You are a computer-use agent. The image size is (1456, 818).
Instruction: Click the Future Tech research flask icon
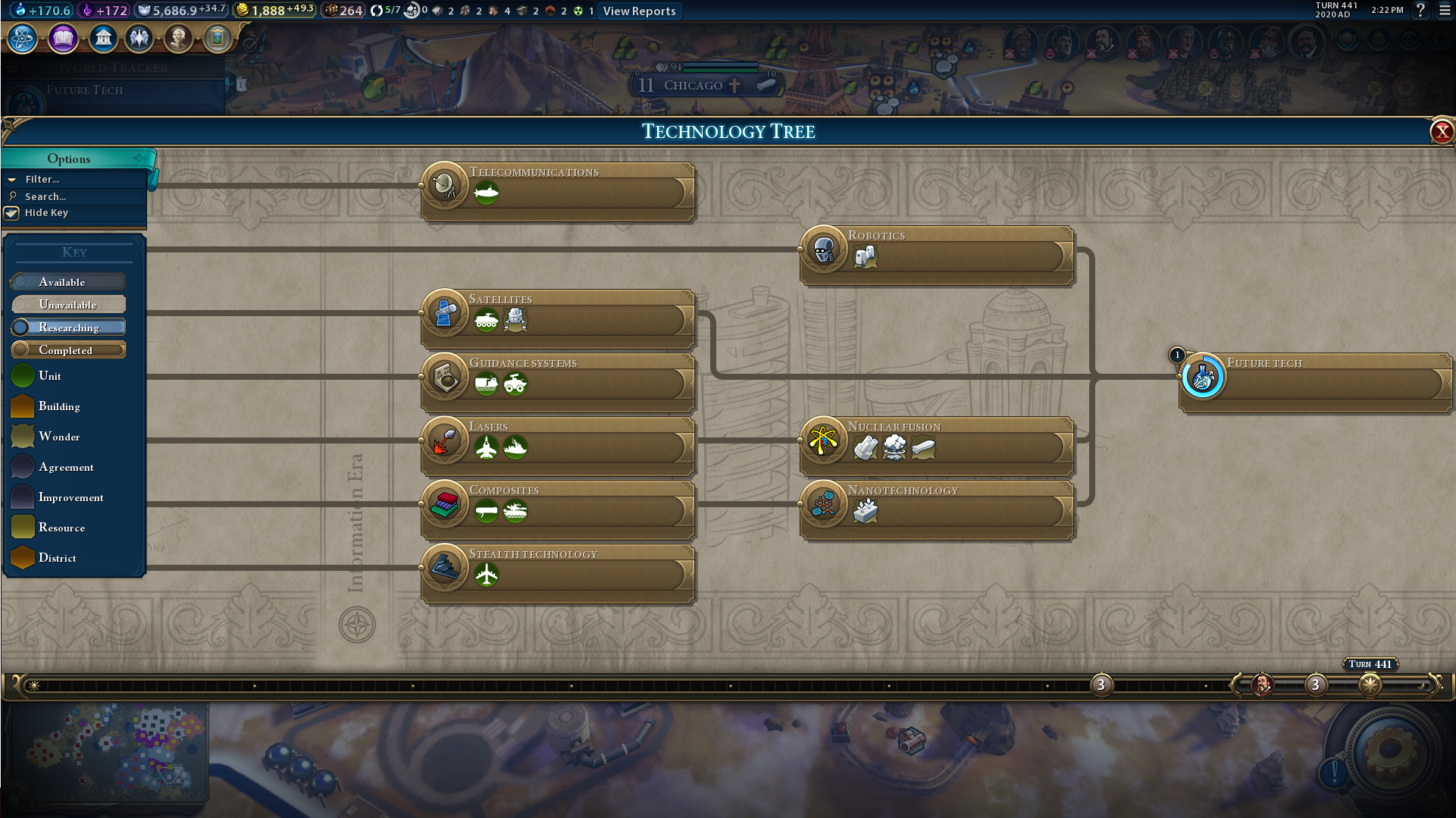pos(1202,377)
